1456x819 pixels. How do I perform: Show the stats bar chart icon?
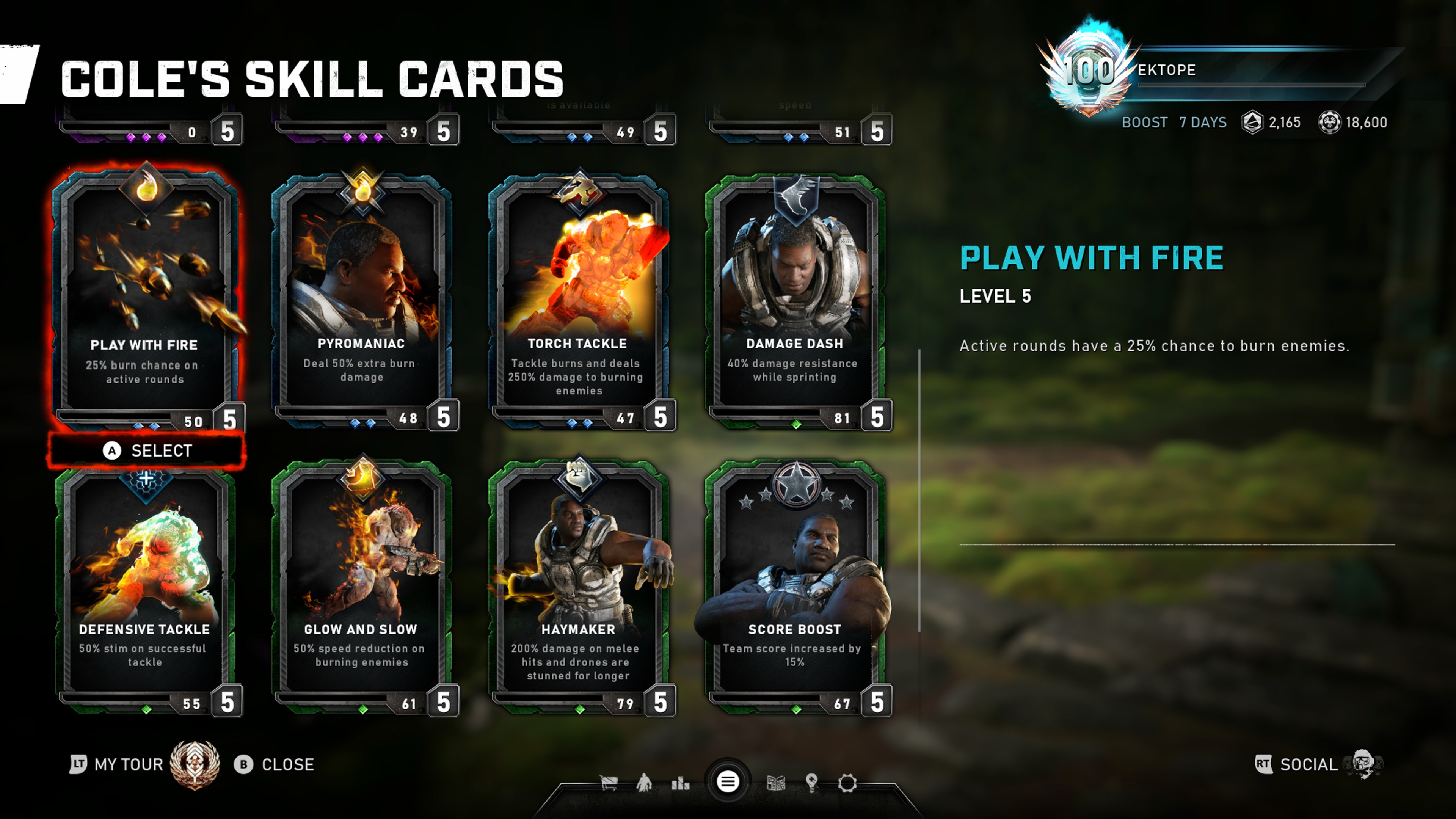(680, 783)
